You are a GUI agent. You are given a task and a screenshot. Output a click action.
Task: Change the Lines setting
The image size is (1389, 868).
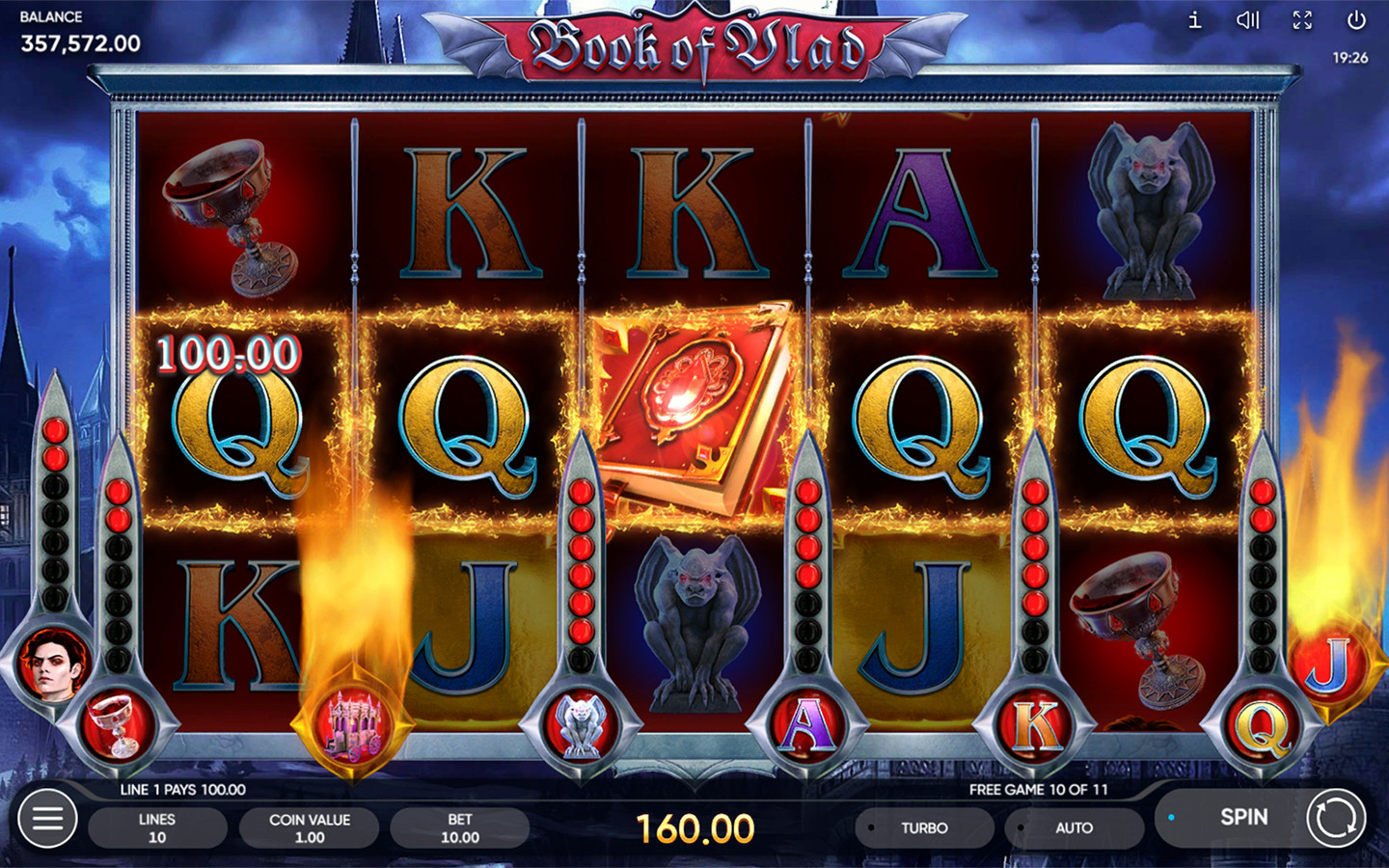coord(157,827)
